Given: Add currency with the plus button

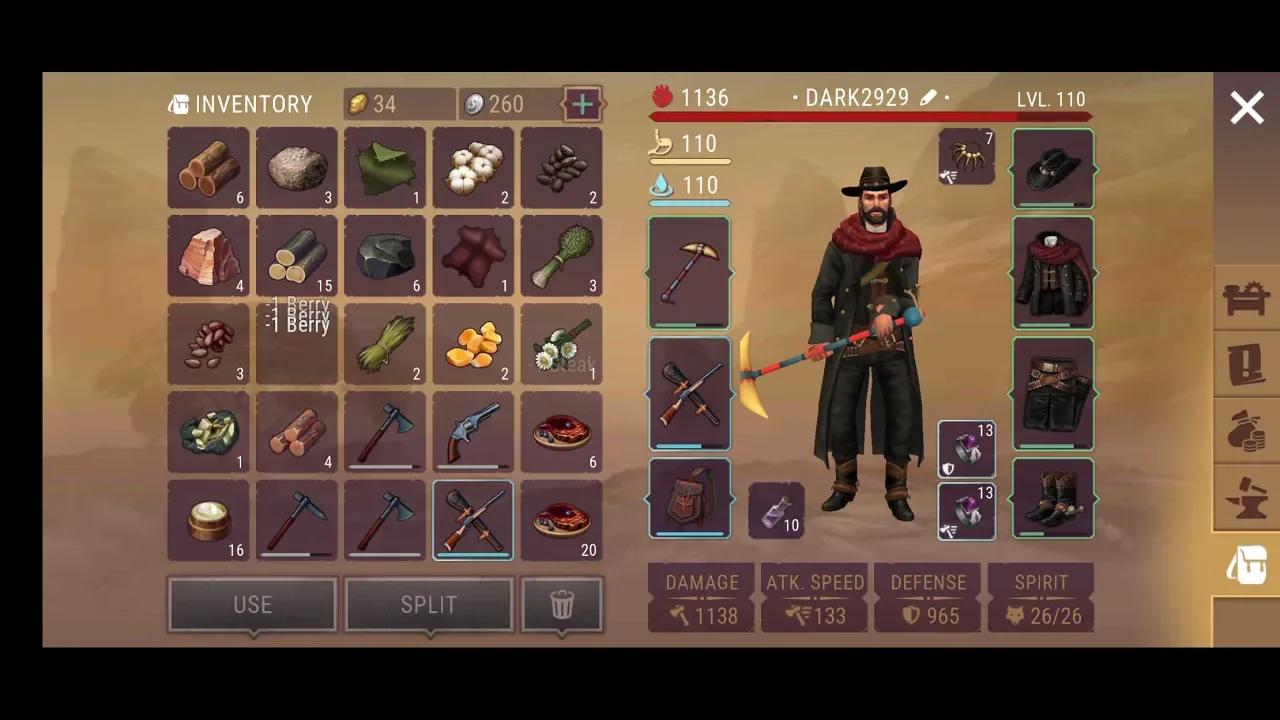Looking at the screenshot, I should (583, 103).
